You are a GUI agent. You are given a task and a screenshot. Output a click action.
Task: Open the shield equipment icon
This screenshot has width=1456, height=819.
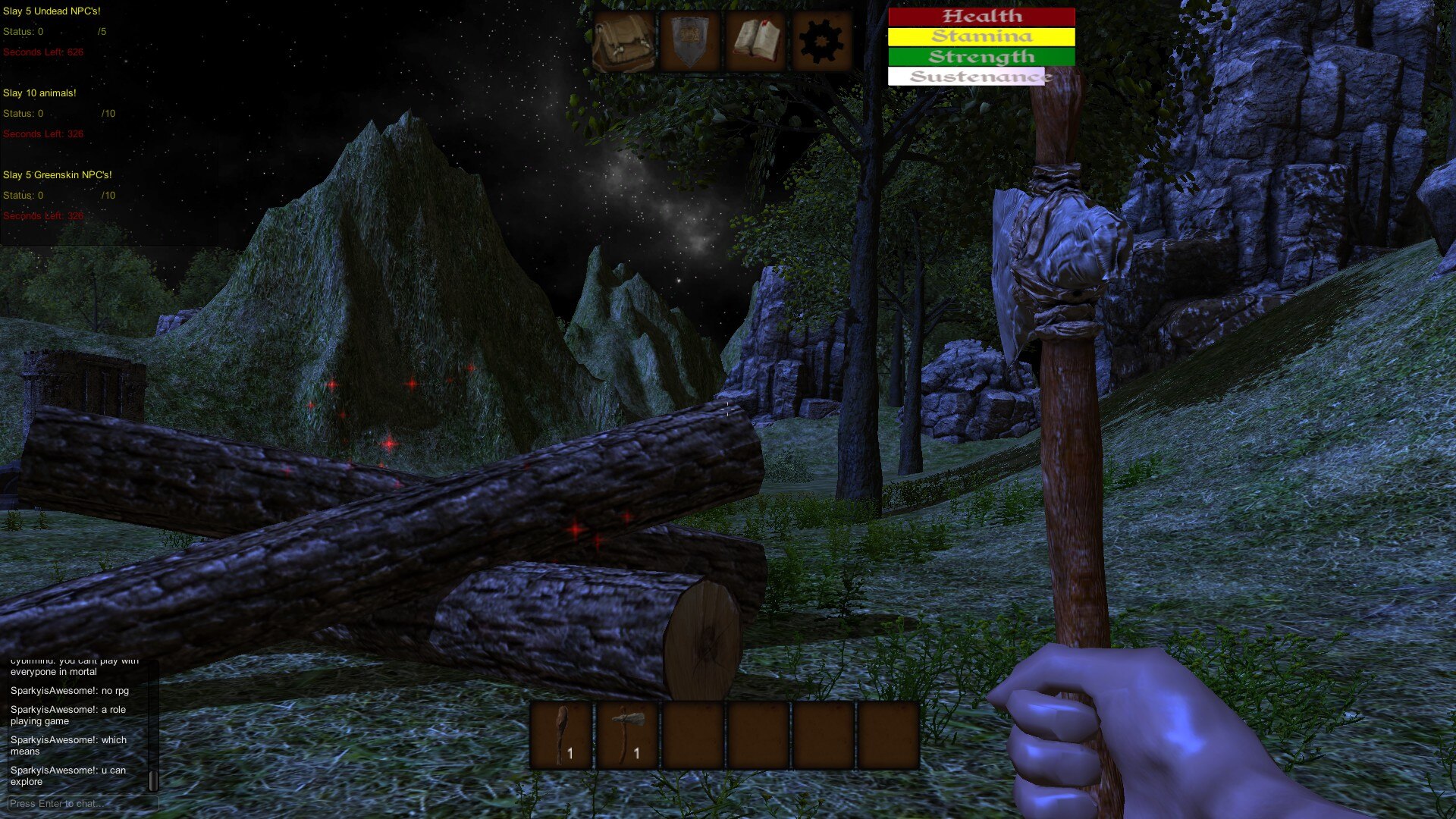click(x=689, y=42)
